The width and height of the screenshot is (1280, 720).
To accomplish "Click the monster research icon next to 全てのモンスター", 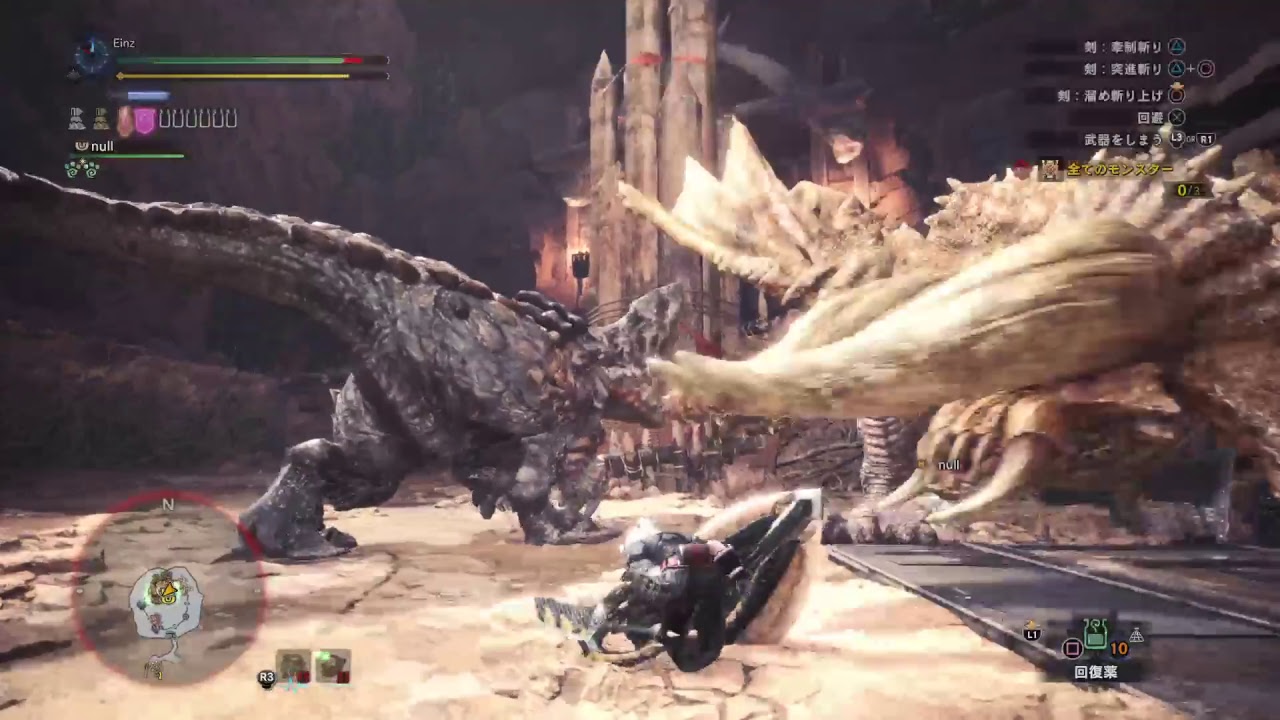I will coord(1049,169).
